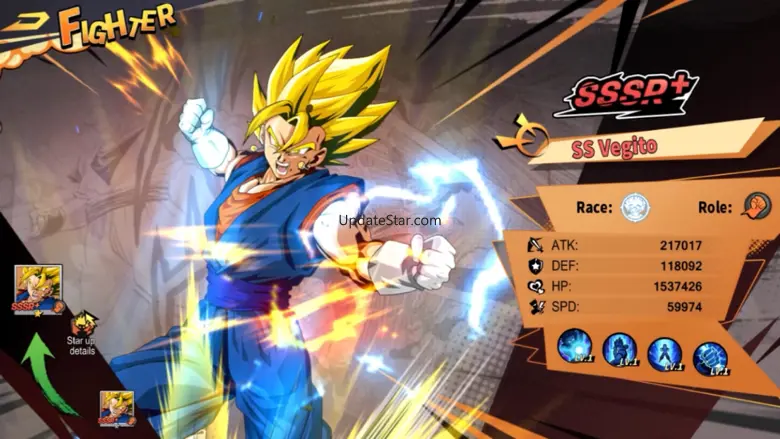Inspect the glowing fist skill icon

709,355
